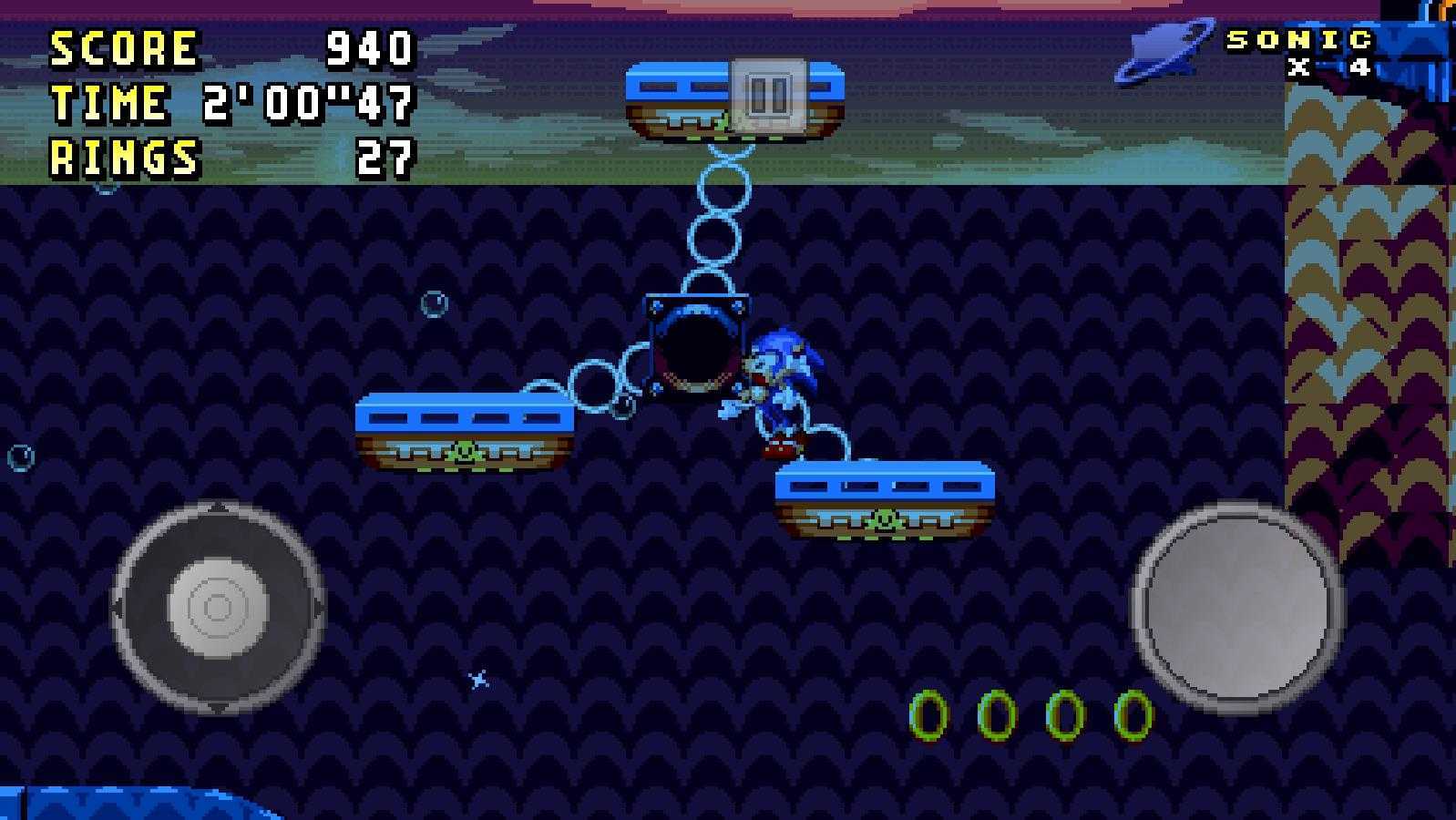Pause the game with the pause button

point(768,94)
